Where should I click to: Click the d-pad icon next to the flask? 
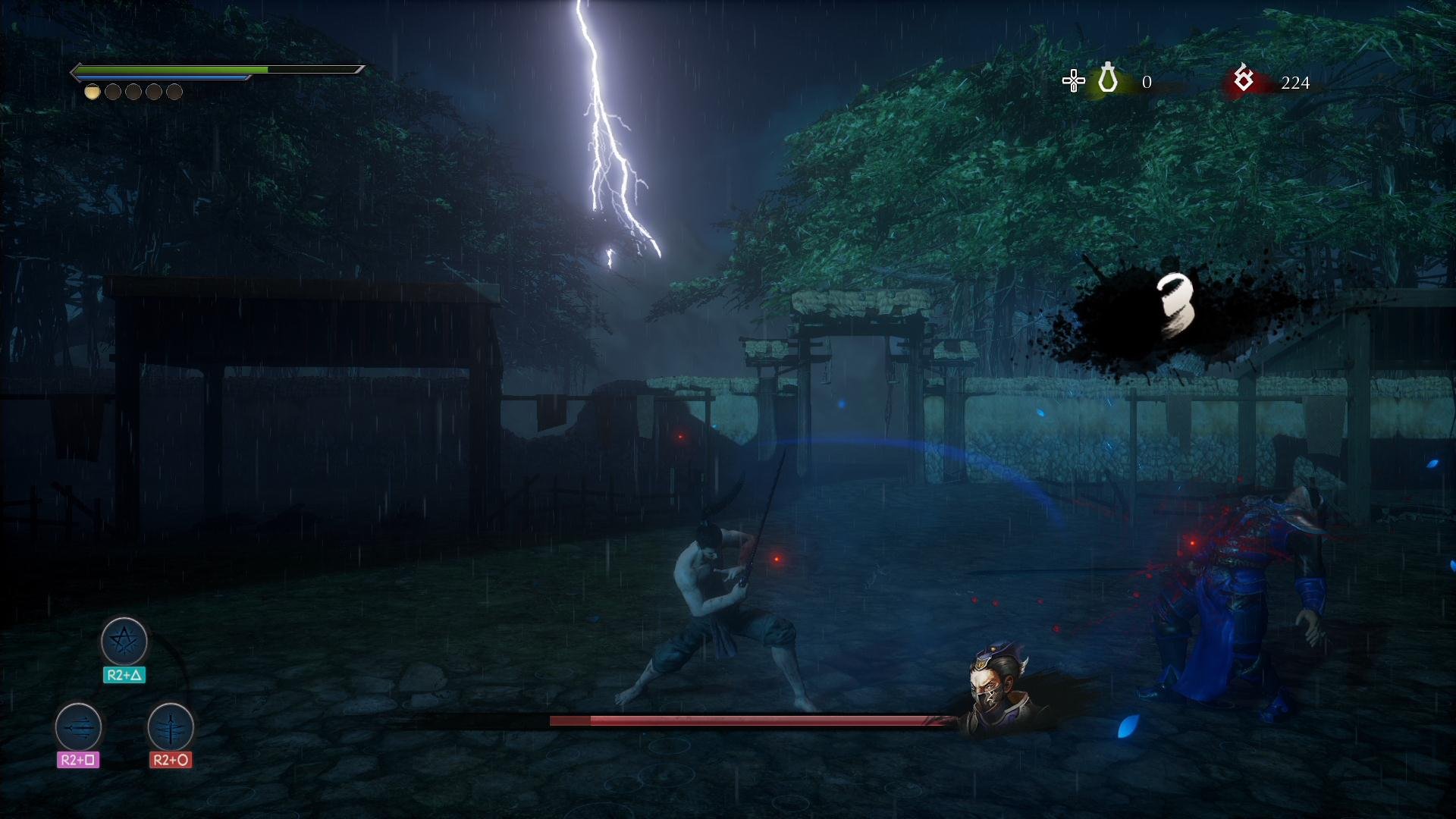pyautogui.click(x=1074, y=82)
